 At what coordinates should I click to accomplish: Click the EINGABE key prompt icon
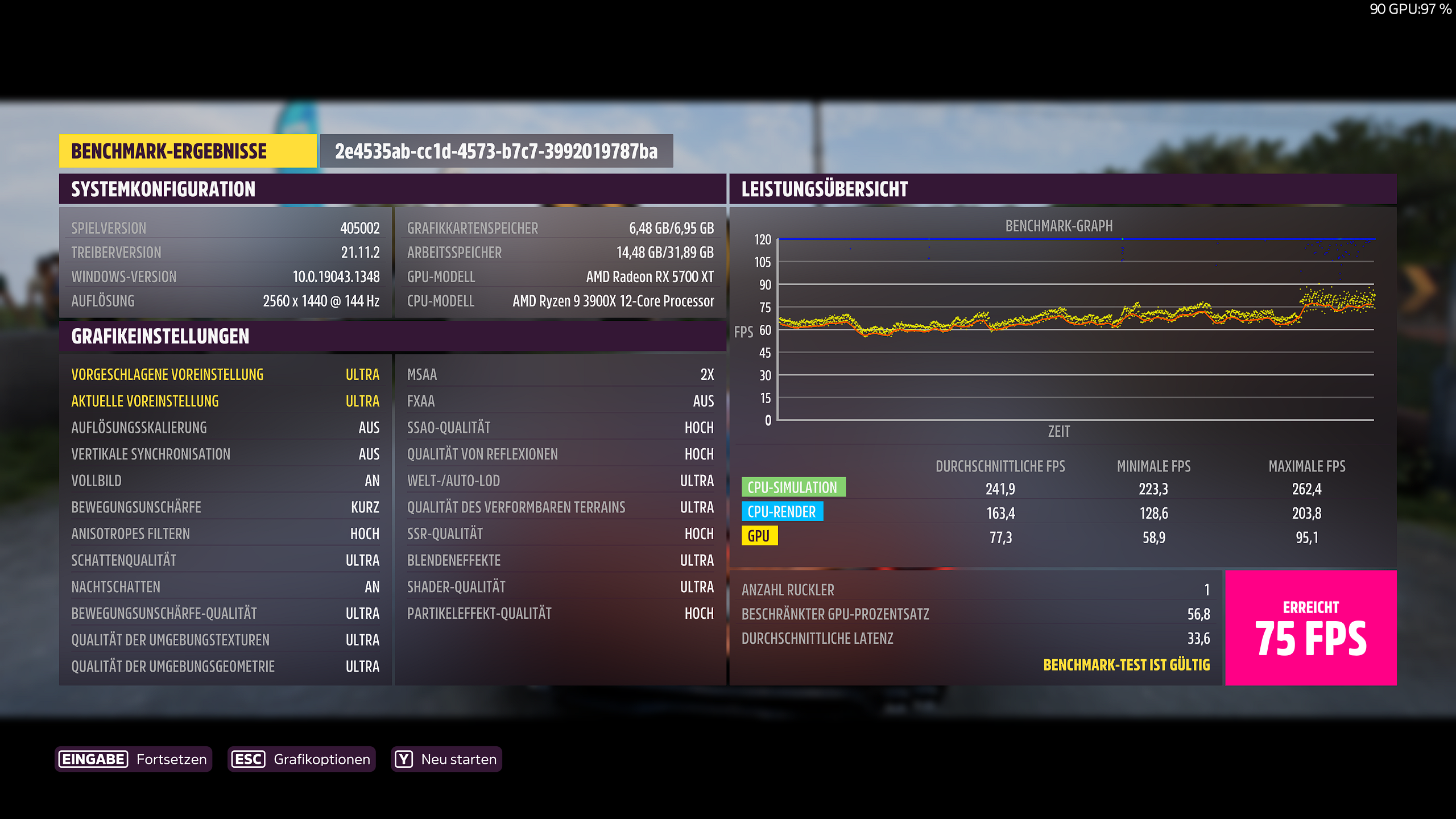coord(93,759)
